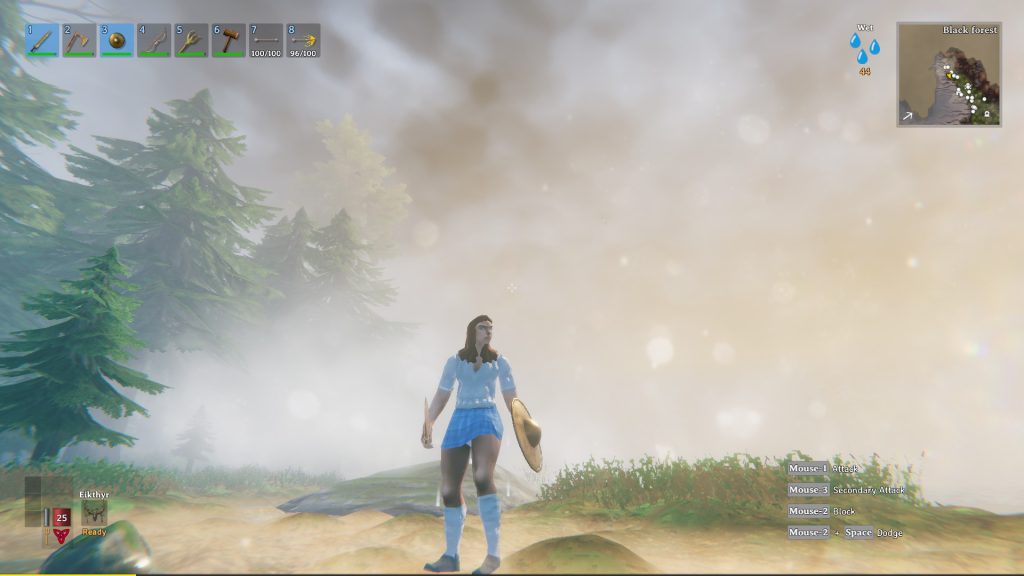
Task: Select the hammer in hotbar slot 6
Action: (x=229, y=40)
